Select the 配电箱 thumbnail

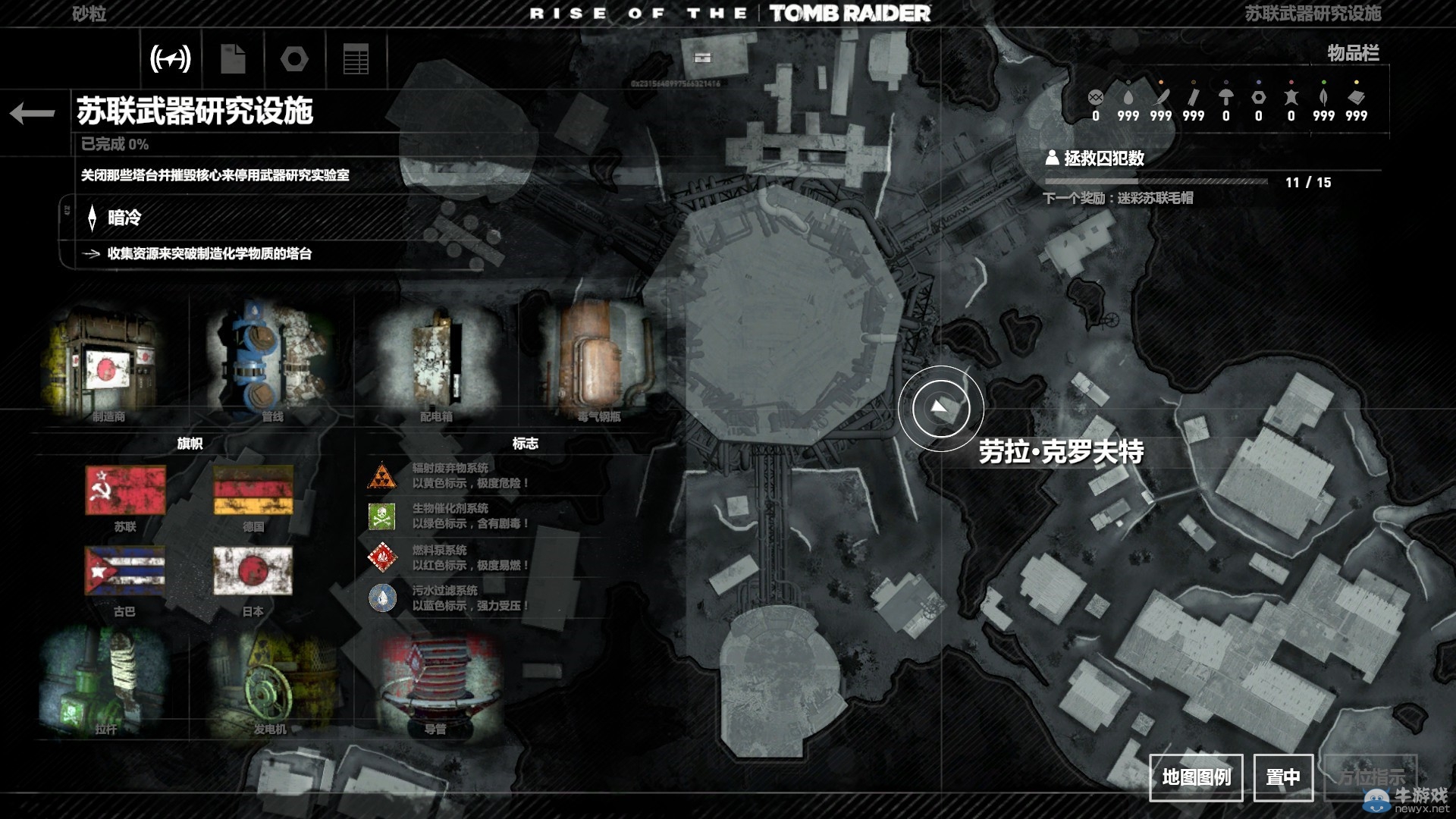point(437,360)
